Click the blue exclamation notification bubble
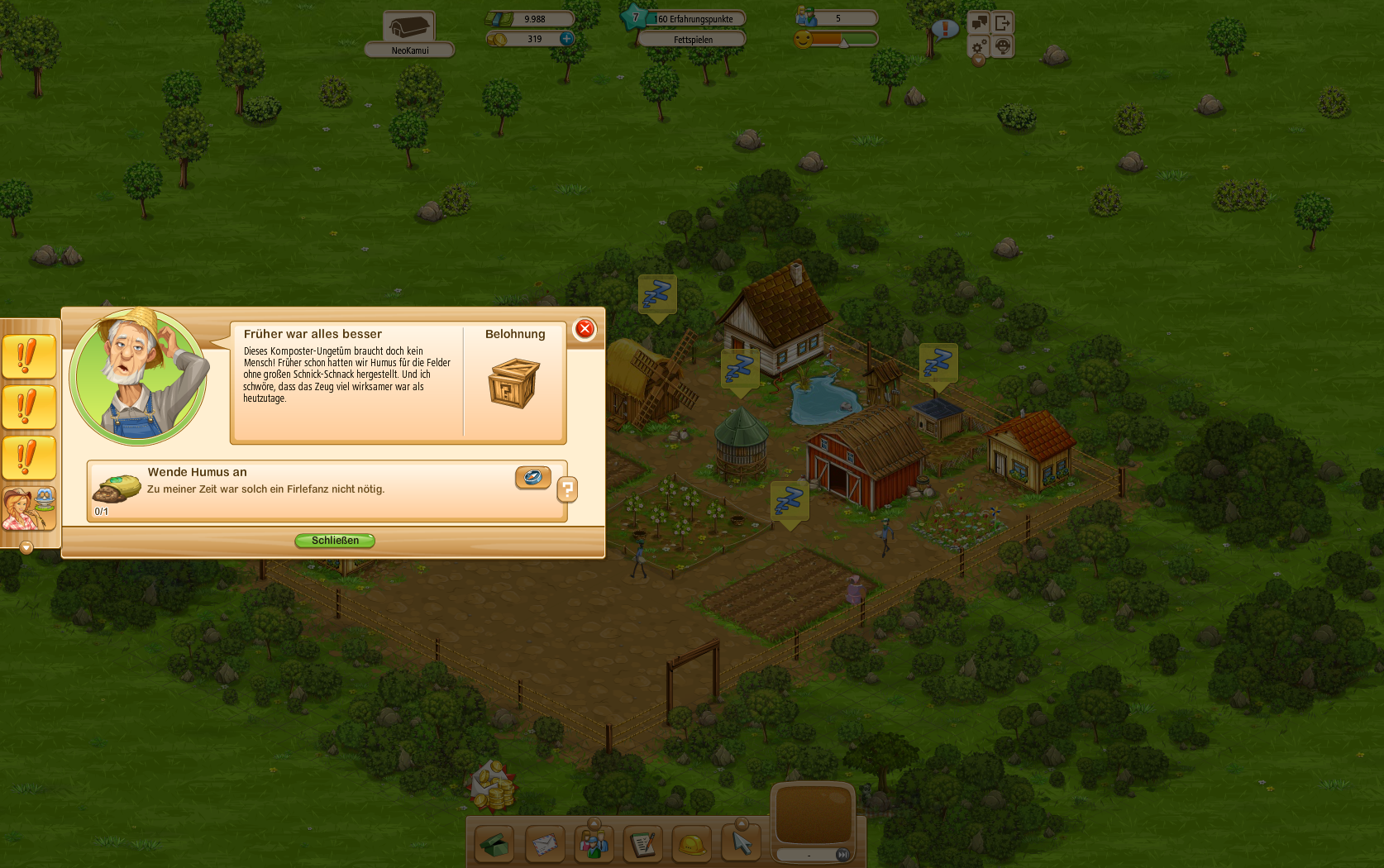The height and width of the screenshot is (868, 1384). (945, 30)
